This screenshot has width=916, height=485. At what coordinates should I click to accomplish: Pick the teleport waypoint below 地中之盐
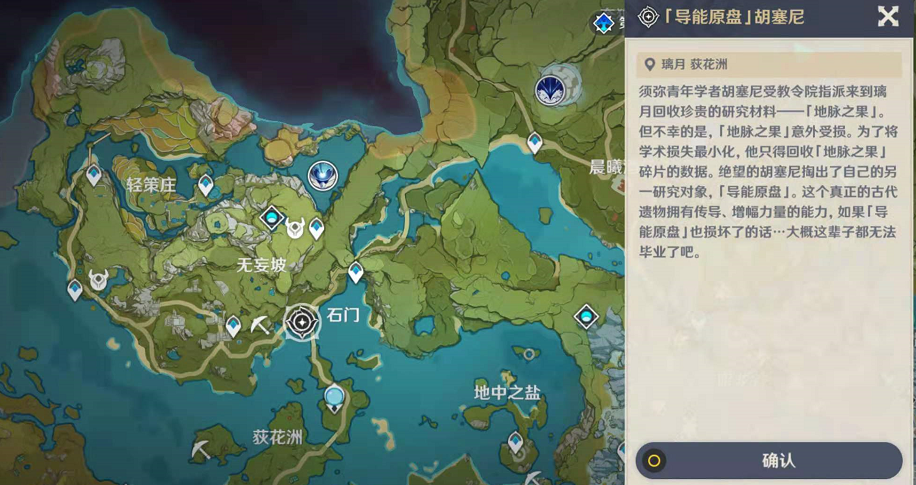[x=516, y=441]
